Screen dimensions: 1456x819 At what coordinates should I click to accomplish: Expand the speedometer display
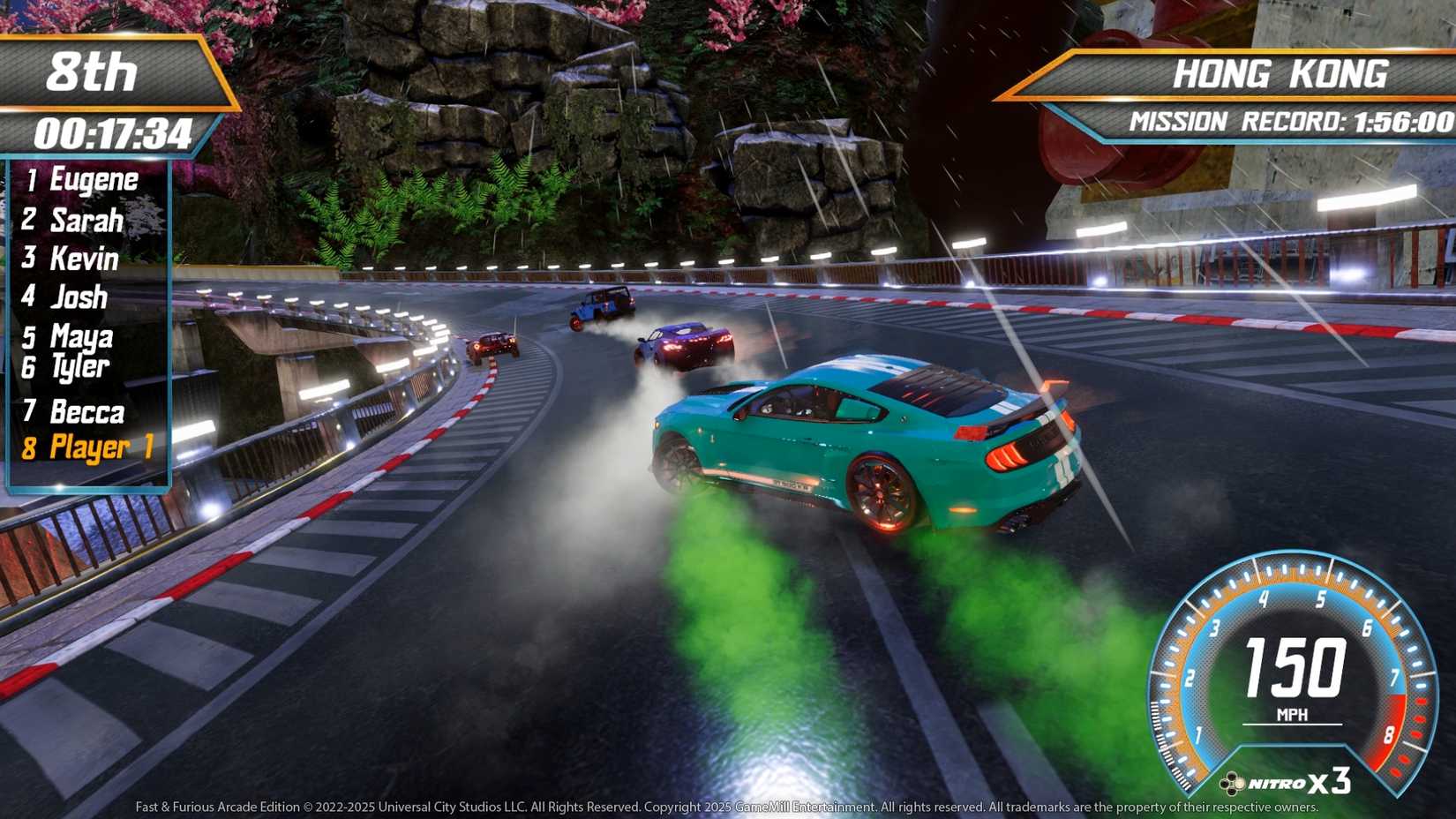pyautogui.click(x=1288, y=680)
